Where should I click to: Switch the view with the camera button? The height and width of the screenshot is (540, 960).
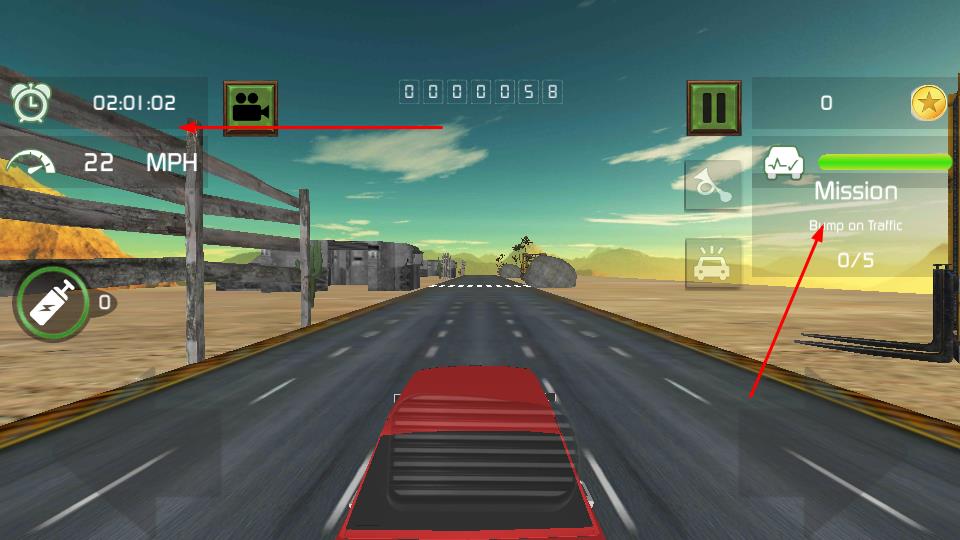[250, 107]
